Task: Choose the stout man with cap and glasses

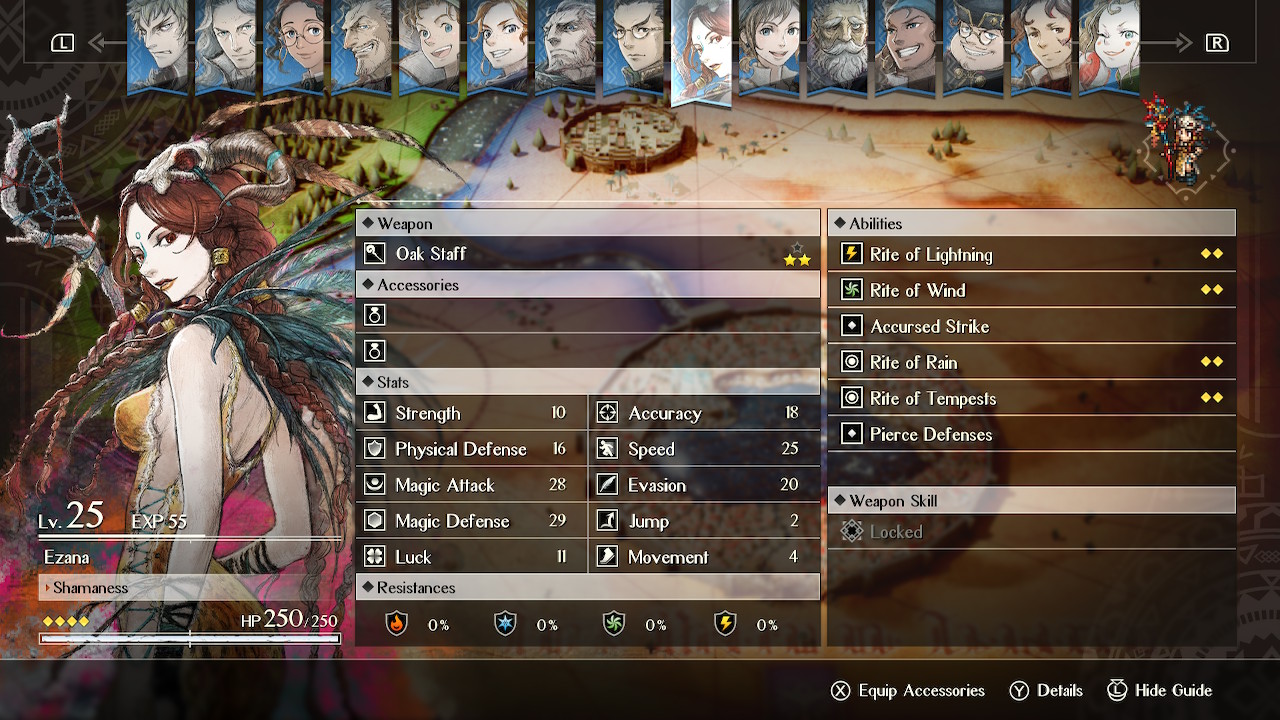Action: 973,45
